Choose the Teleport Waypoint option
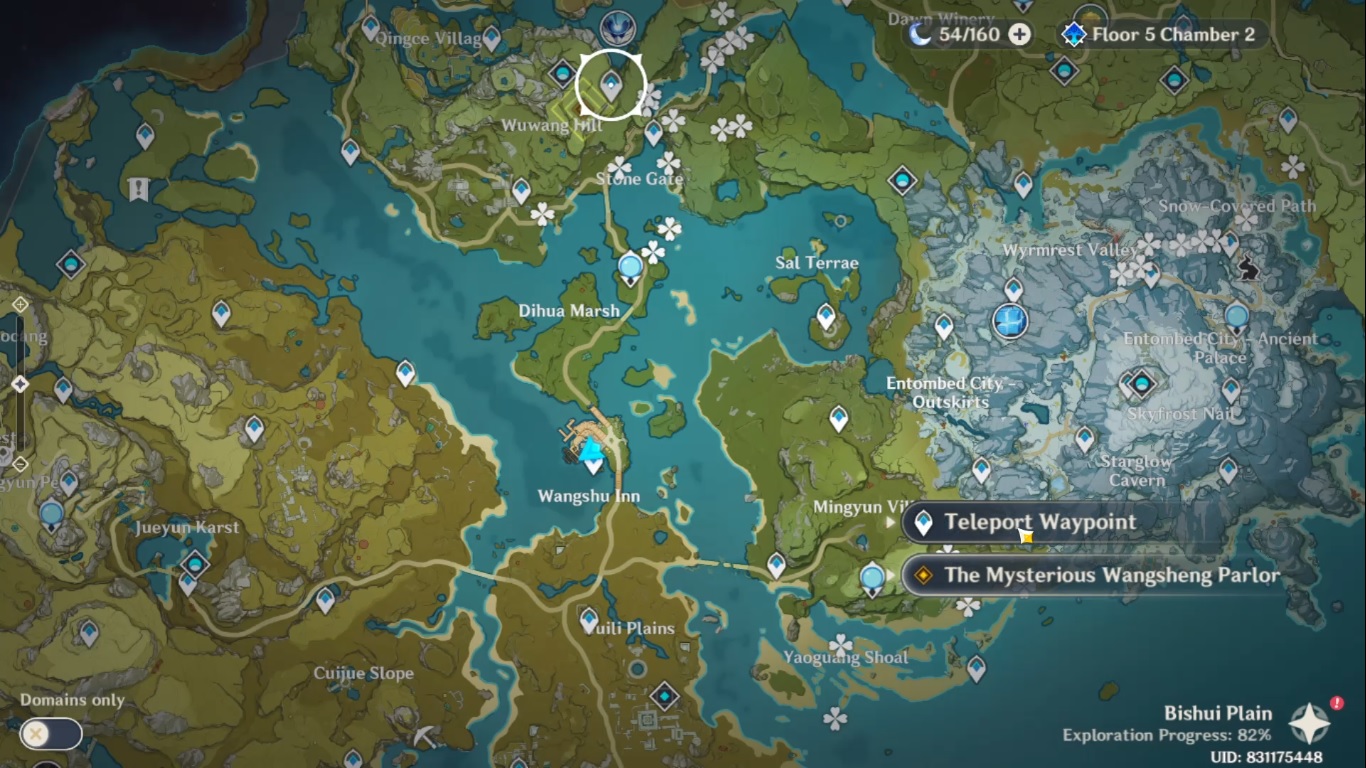 tap(1040, 522)
